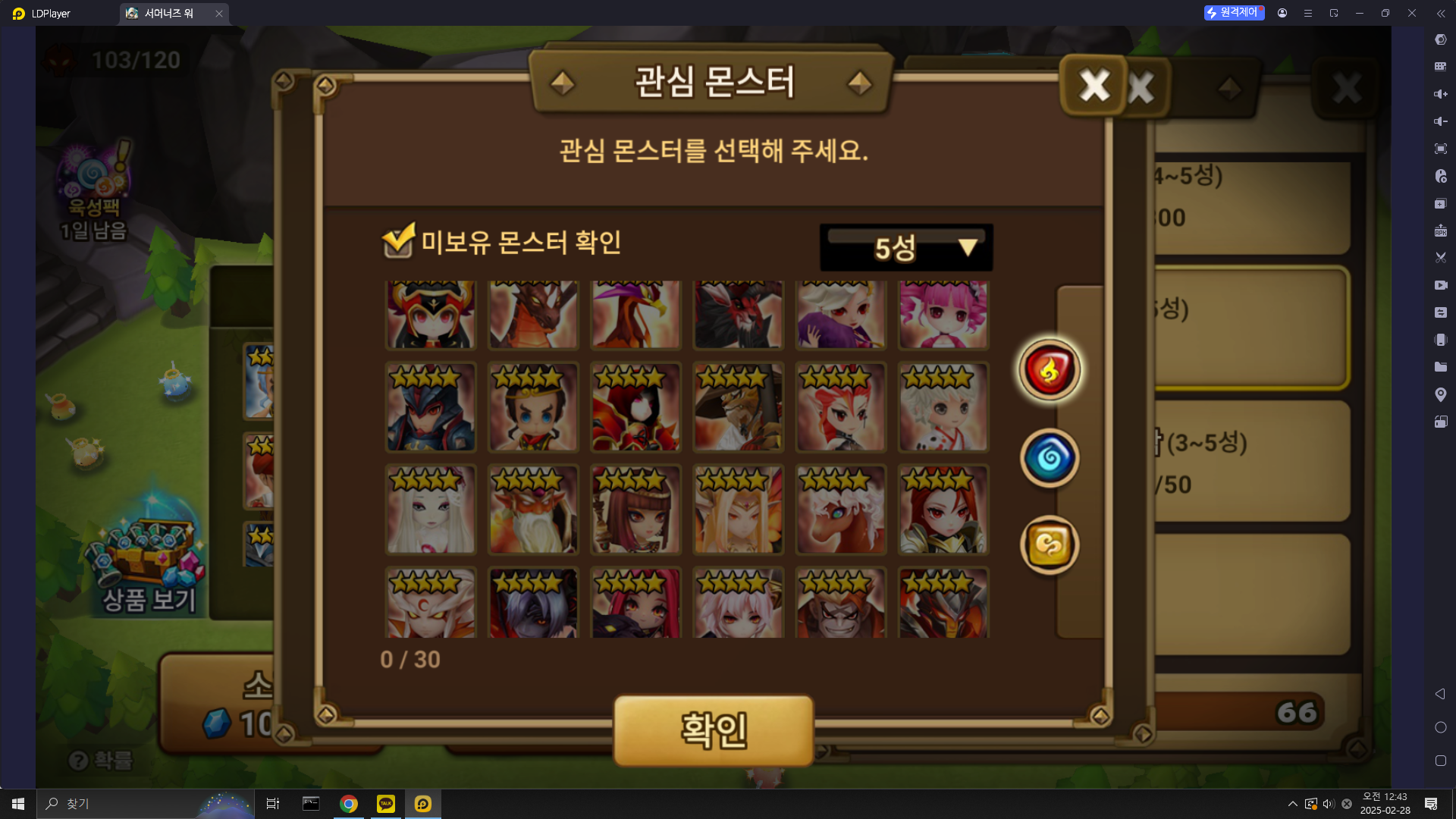1456x819 pixels.
Task: Select the red dragon monster portrait
Action: tap(533, 315)
